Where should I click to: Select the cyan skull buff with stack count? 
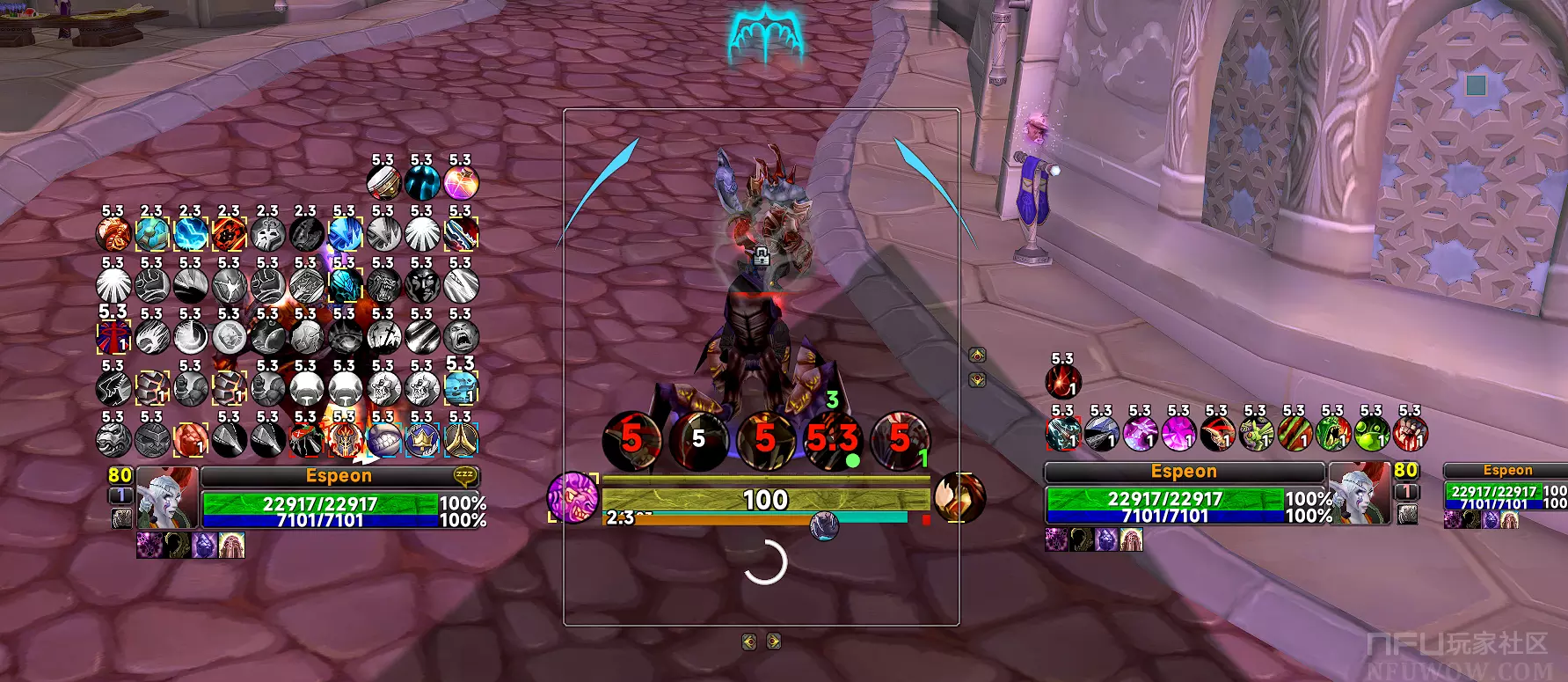click(x=461, y=387)
